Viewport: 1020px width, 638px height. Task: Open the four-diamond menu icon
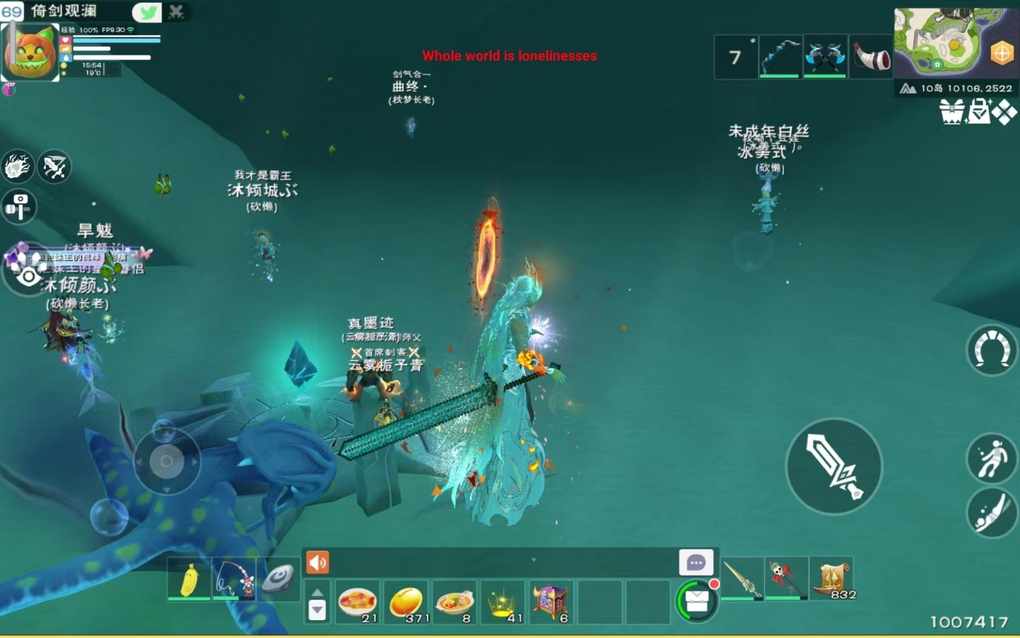click(1004, 112)
